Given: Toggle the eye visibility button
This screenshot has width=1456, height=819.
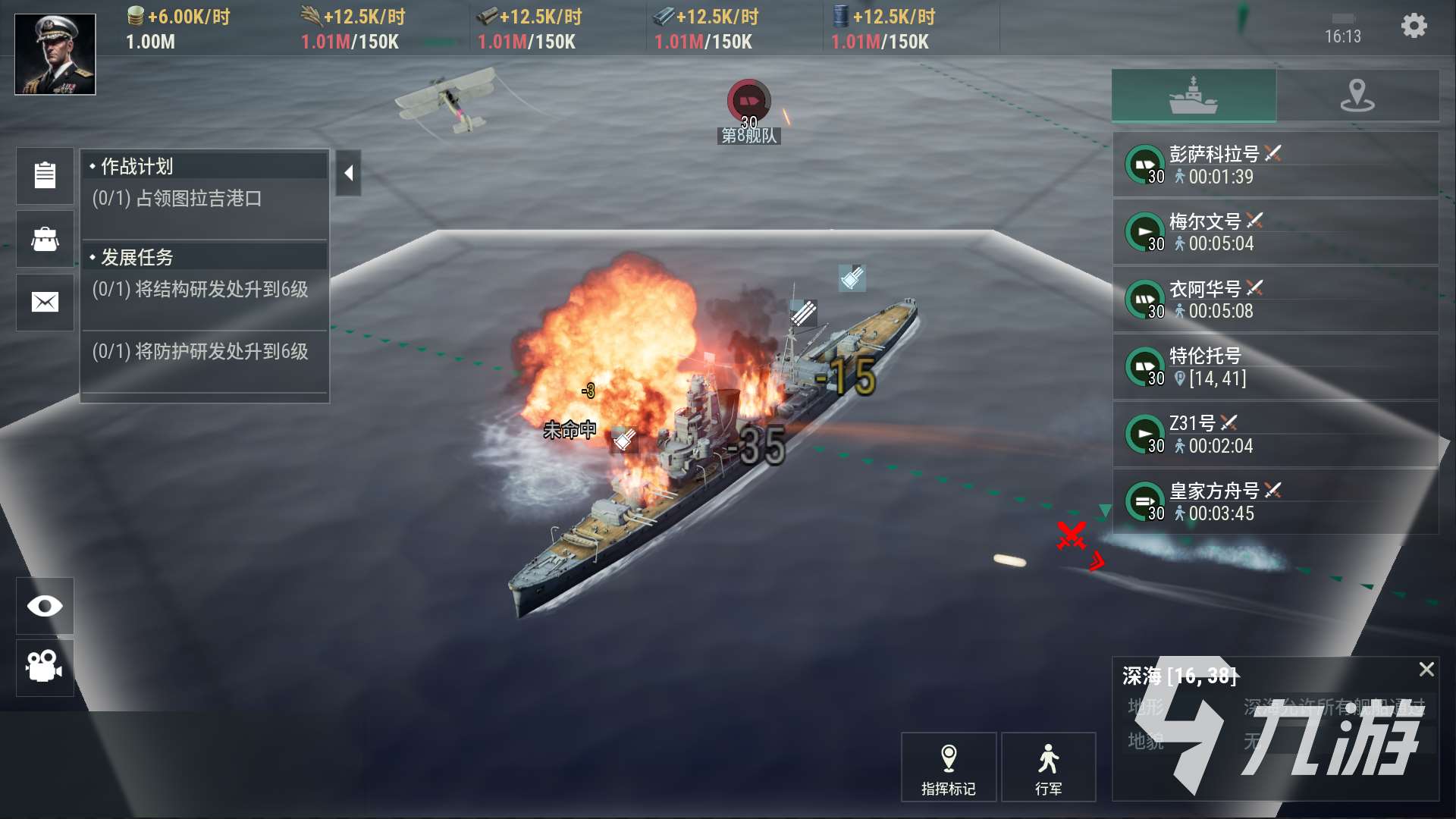Looking at the screenshot, I should 45,606.
